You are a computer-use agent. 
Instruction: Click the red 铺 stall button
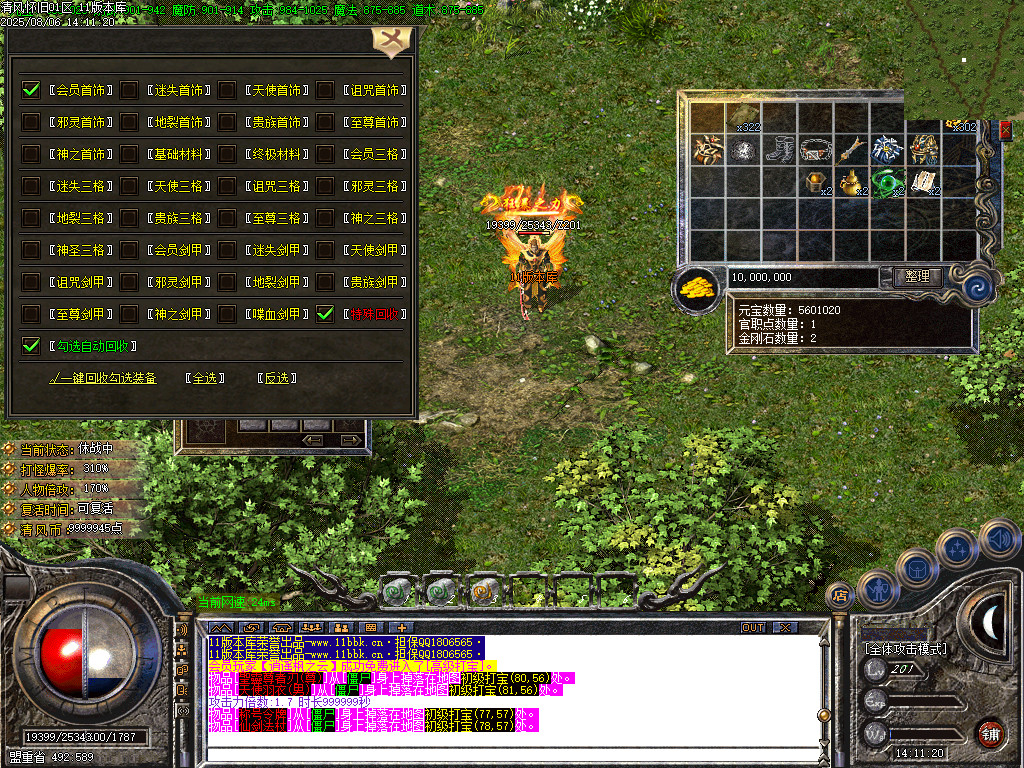pyautogui.click(x=990, y=733)
